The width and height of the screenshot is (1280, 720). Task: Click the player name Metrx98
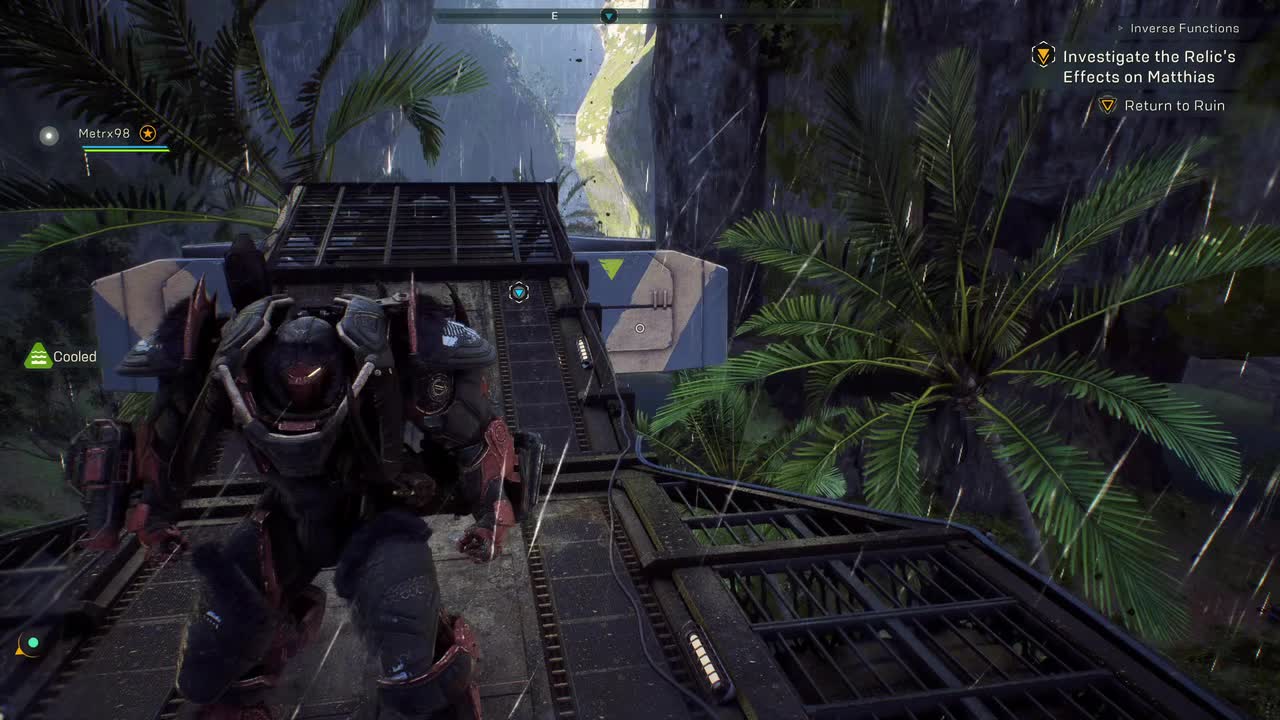pos(105,133)
